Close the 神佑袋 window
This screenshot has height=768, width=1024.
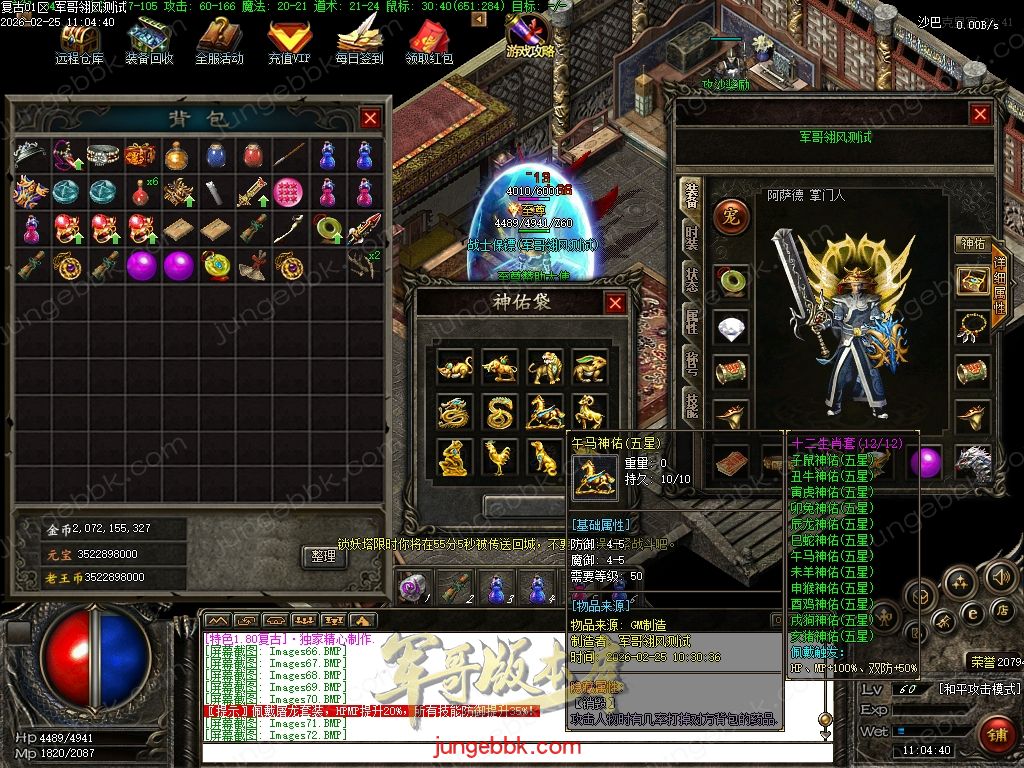coord(615,303)
